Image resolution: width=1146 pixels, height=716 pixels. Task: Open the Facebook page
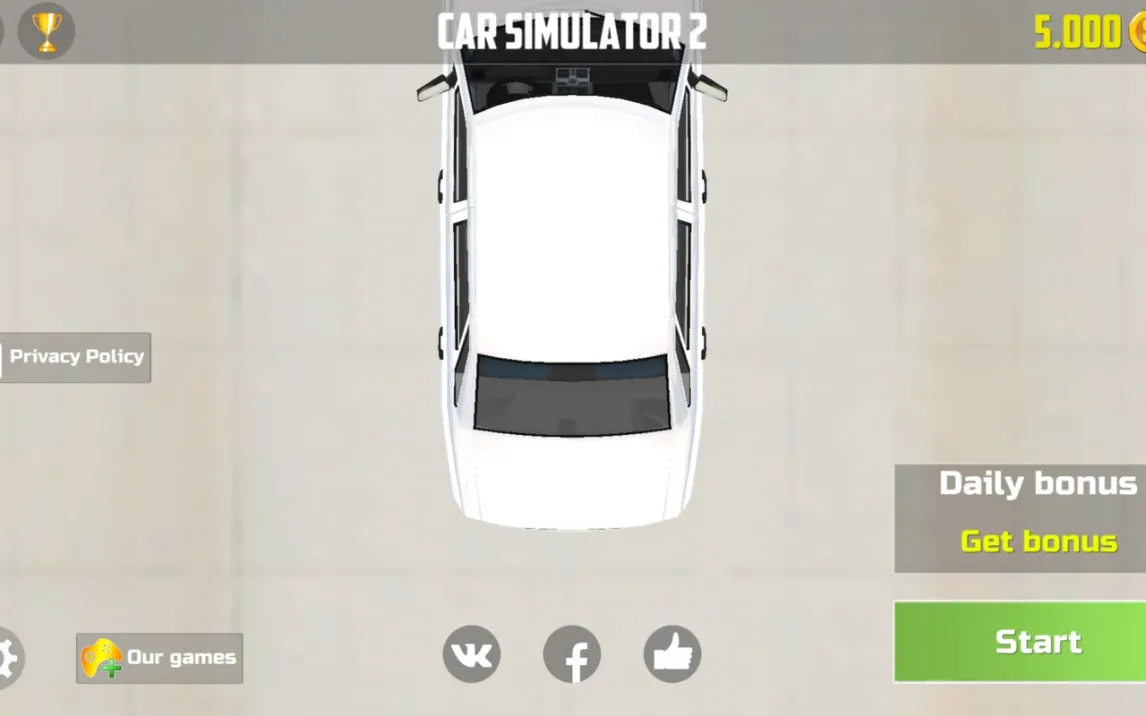pyautogui.click(x=572, y=655)
